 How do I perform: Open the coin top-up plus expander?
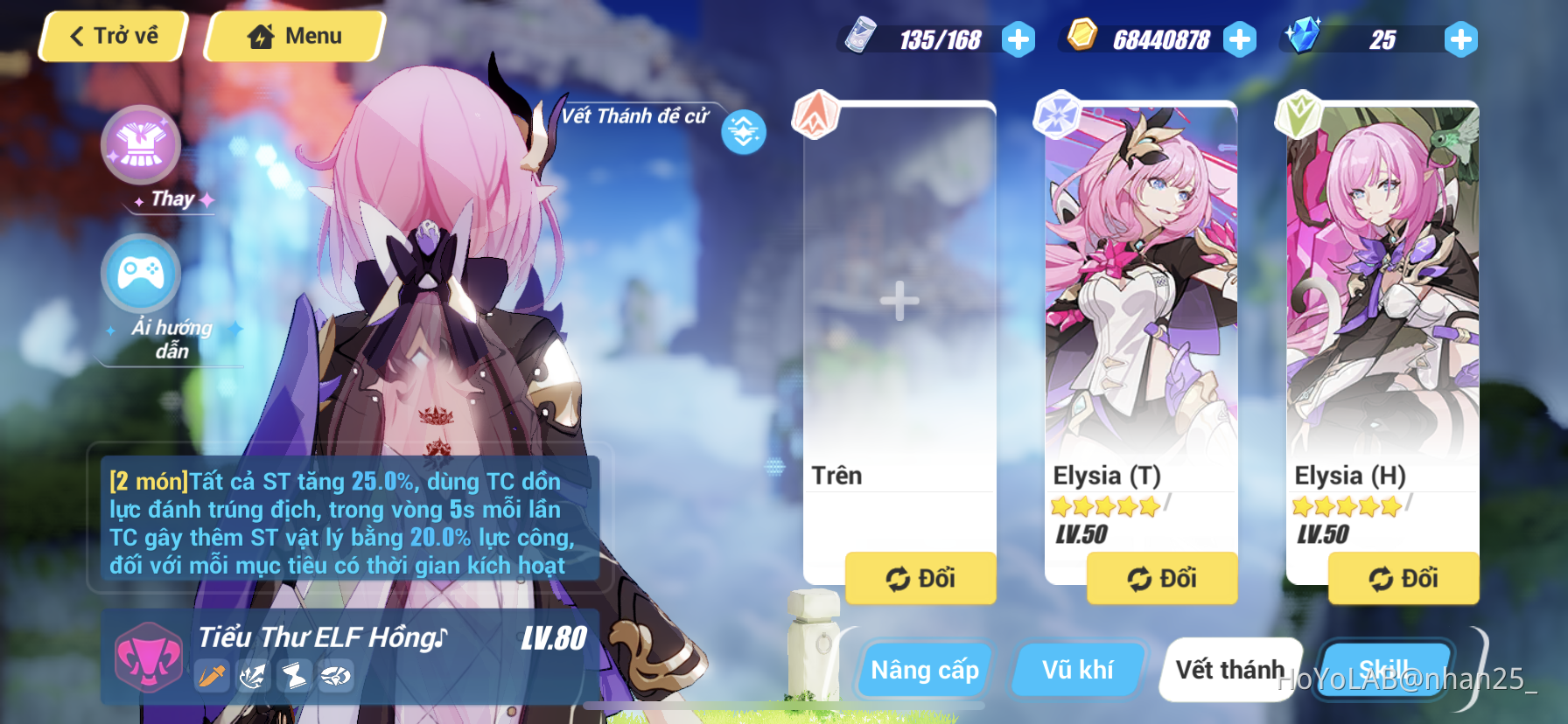pos(1240,38)
